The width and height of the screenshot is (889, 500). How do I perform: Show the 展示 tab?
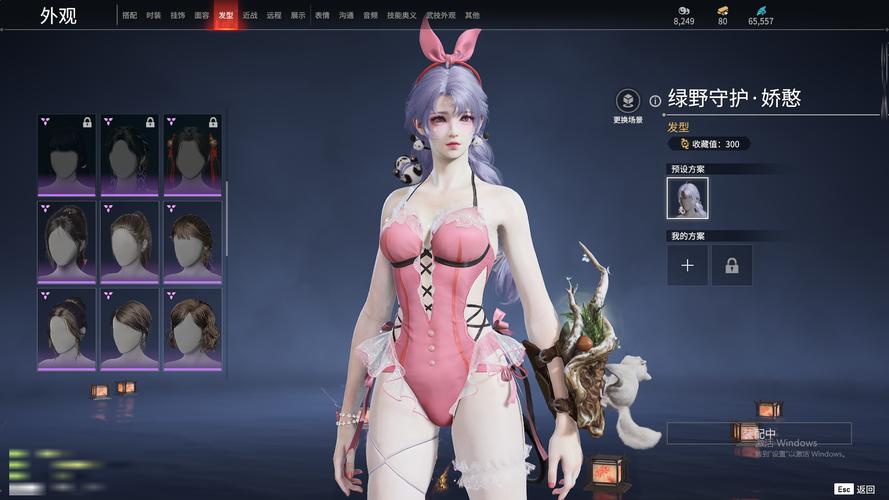[x=298, y=16]
